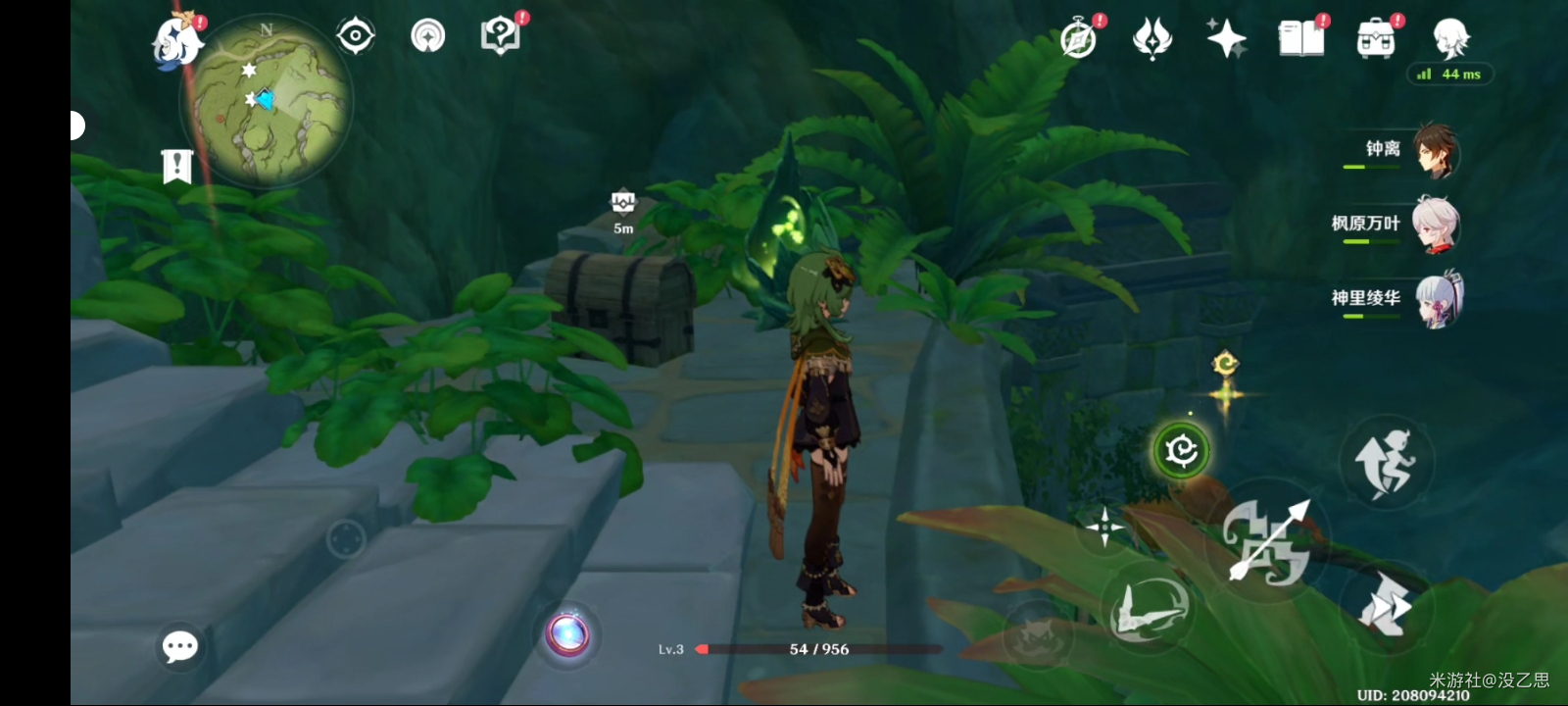The width and height of the screenshot is (1568, 706).
Task: Open the Adventurer Handbook book icon
Action: point(1300,38)
